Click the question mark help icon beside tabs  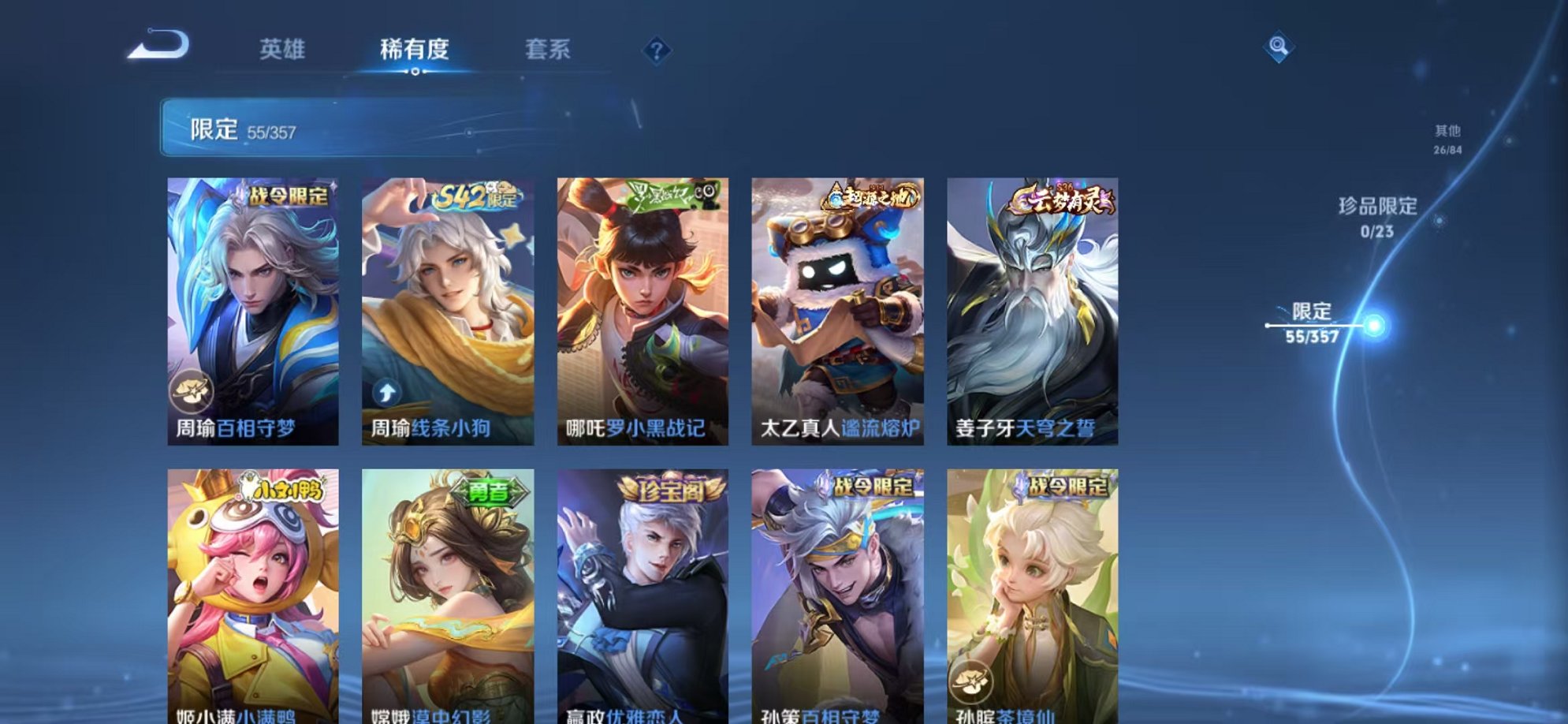[654, 50]
